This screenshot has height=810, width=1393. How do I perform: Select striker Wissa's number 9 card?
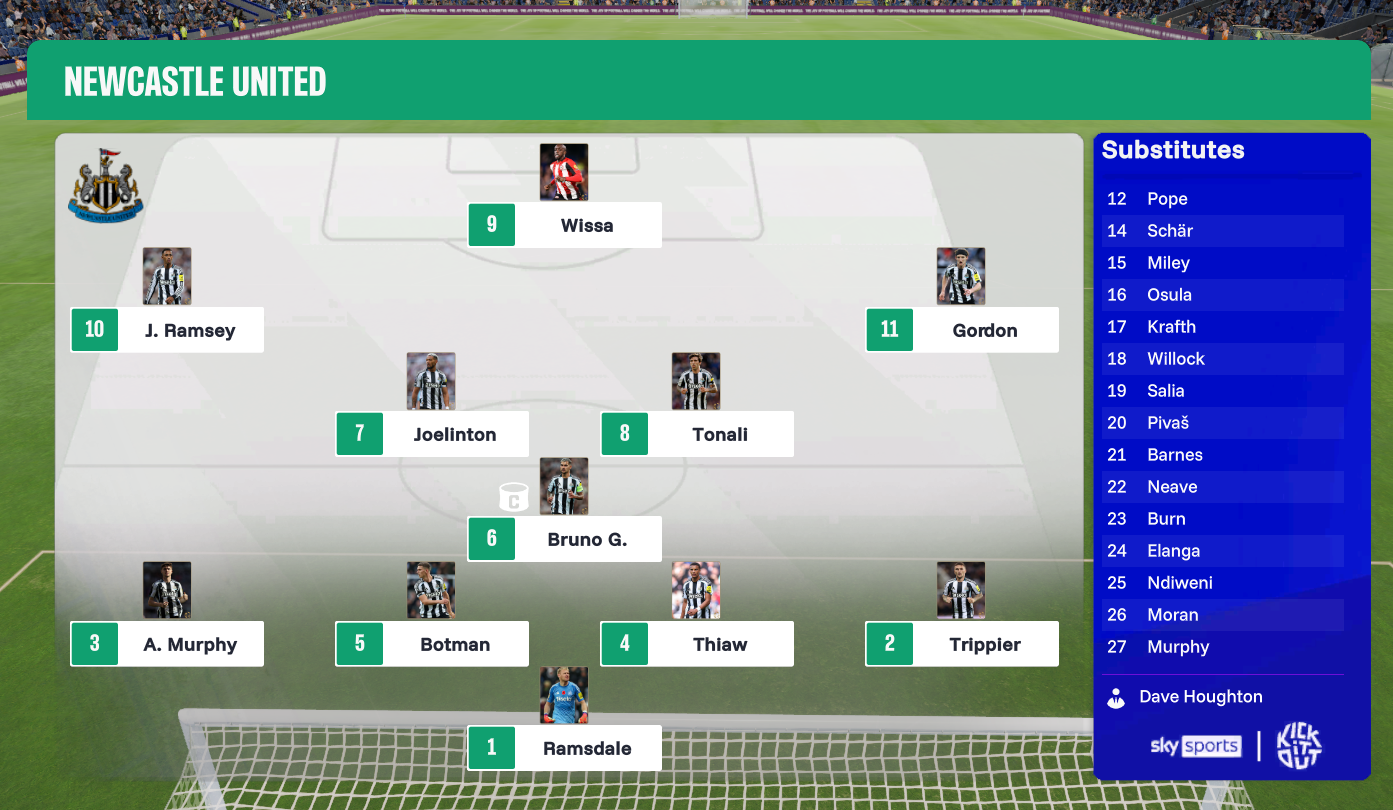click(x=565, y=225)
